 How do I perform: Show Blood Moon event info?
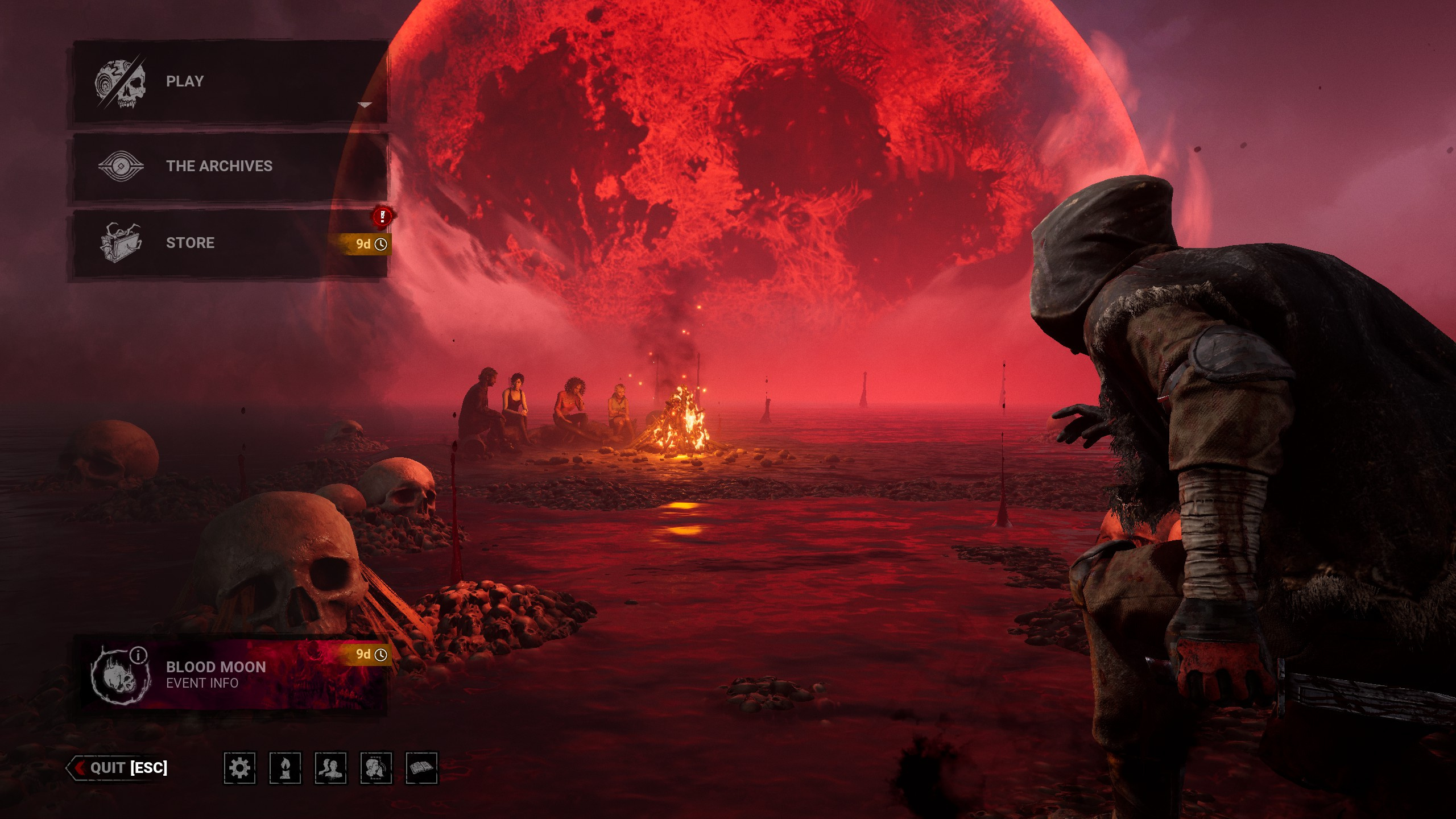pos(230,675)
